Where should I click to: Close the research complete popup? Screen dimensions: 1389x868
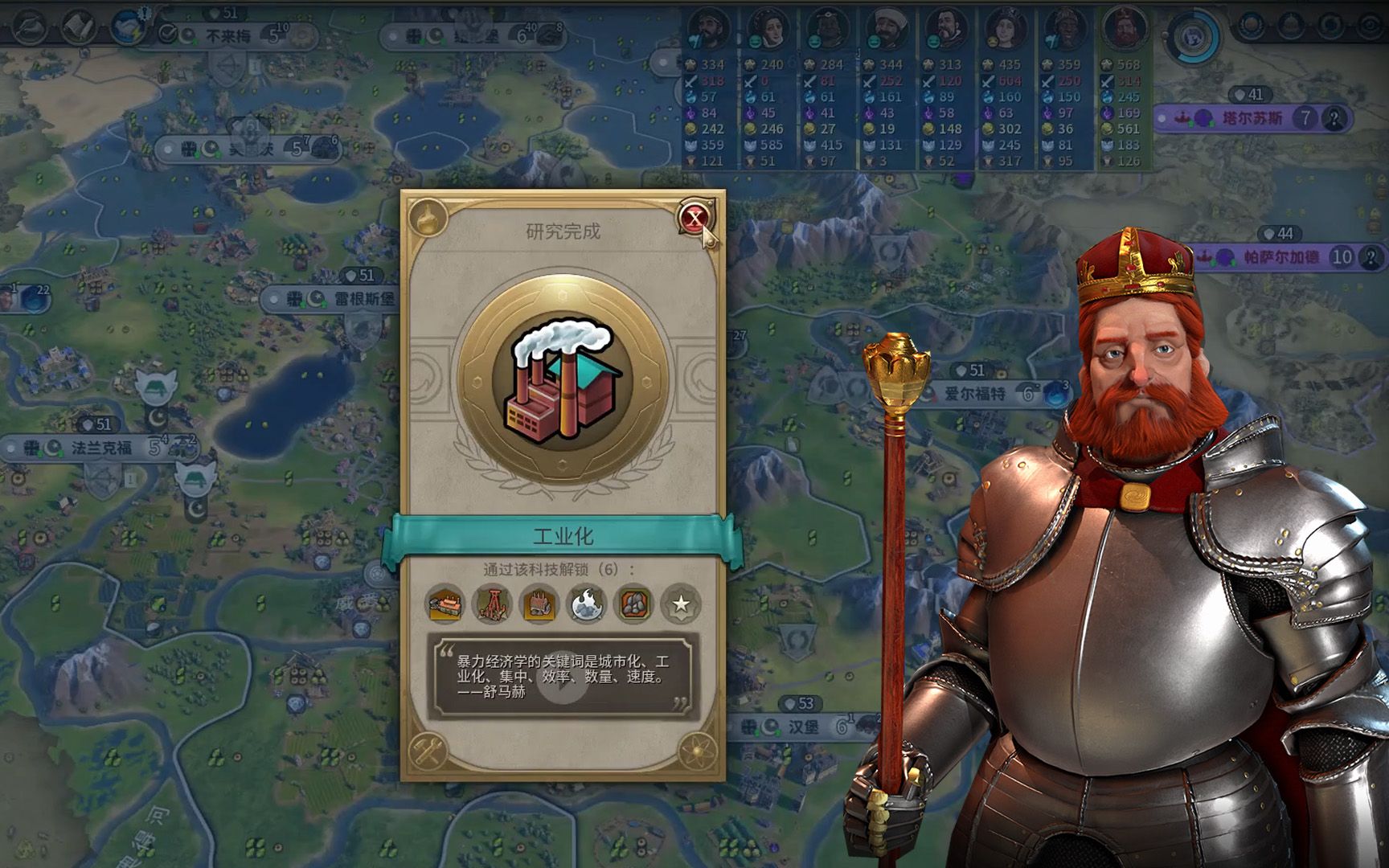[x=694, y=218]
